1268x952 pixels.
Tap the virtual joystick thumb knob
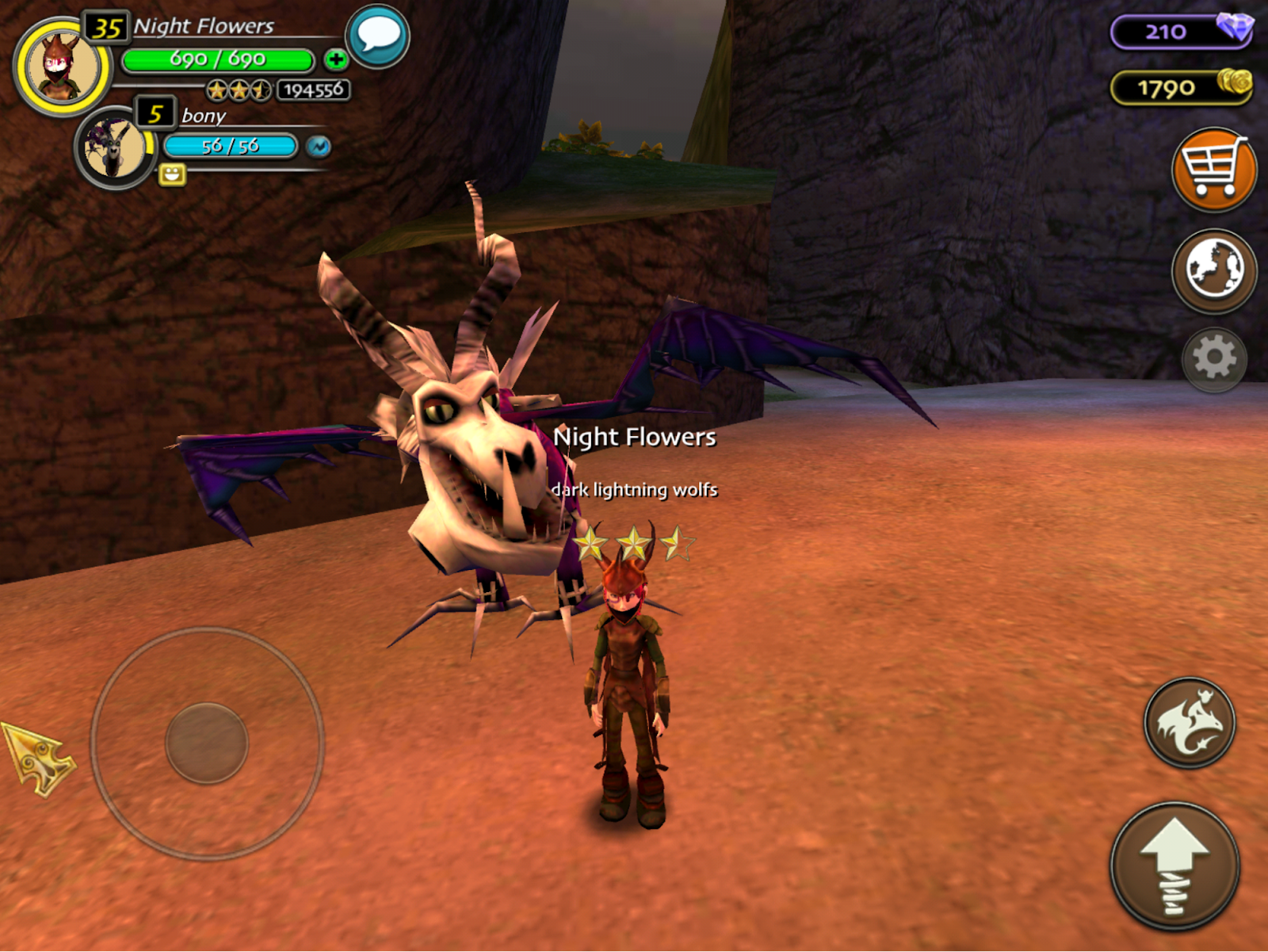coord(207,743)
